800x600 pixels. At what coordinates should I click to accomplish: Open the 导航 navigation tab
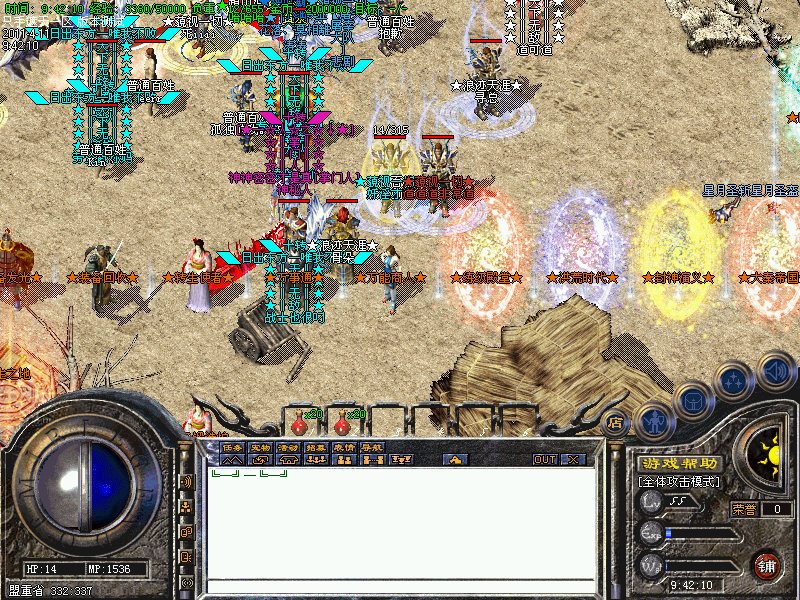(372, 448)
